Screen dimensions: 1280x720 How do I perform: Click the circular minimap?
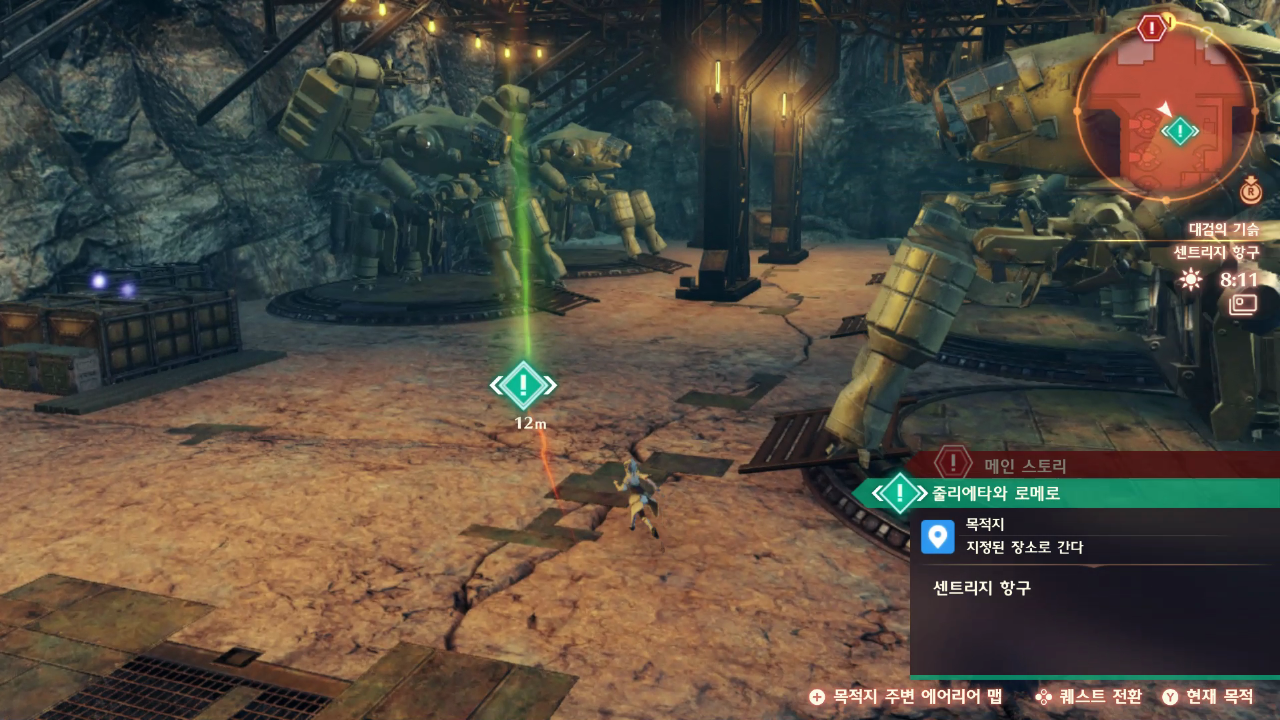click(1166, 108)
